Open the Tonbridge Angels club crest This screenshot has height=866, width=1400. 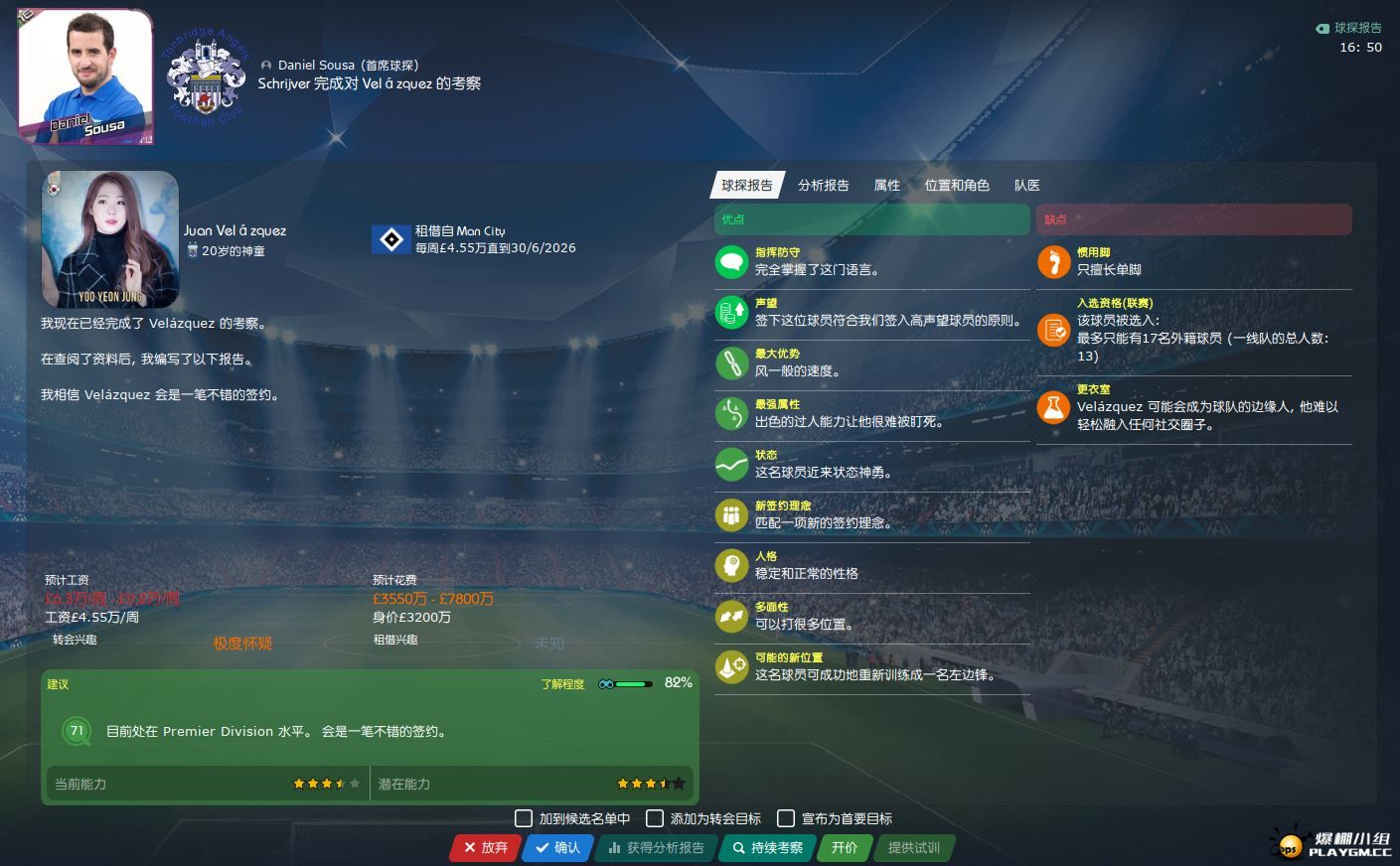[206, 77]
